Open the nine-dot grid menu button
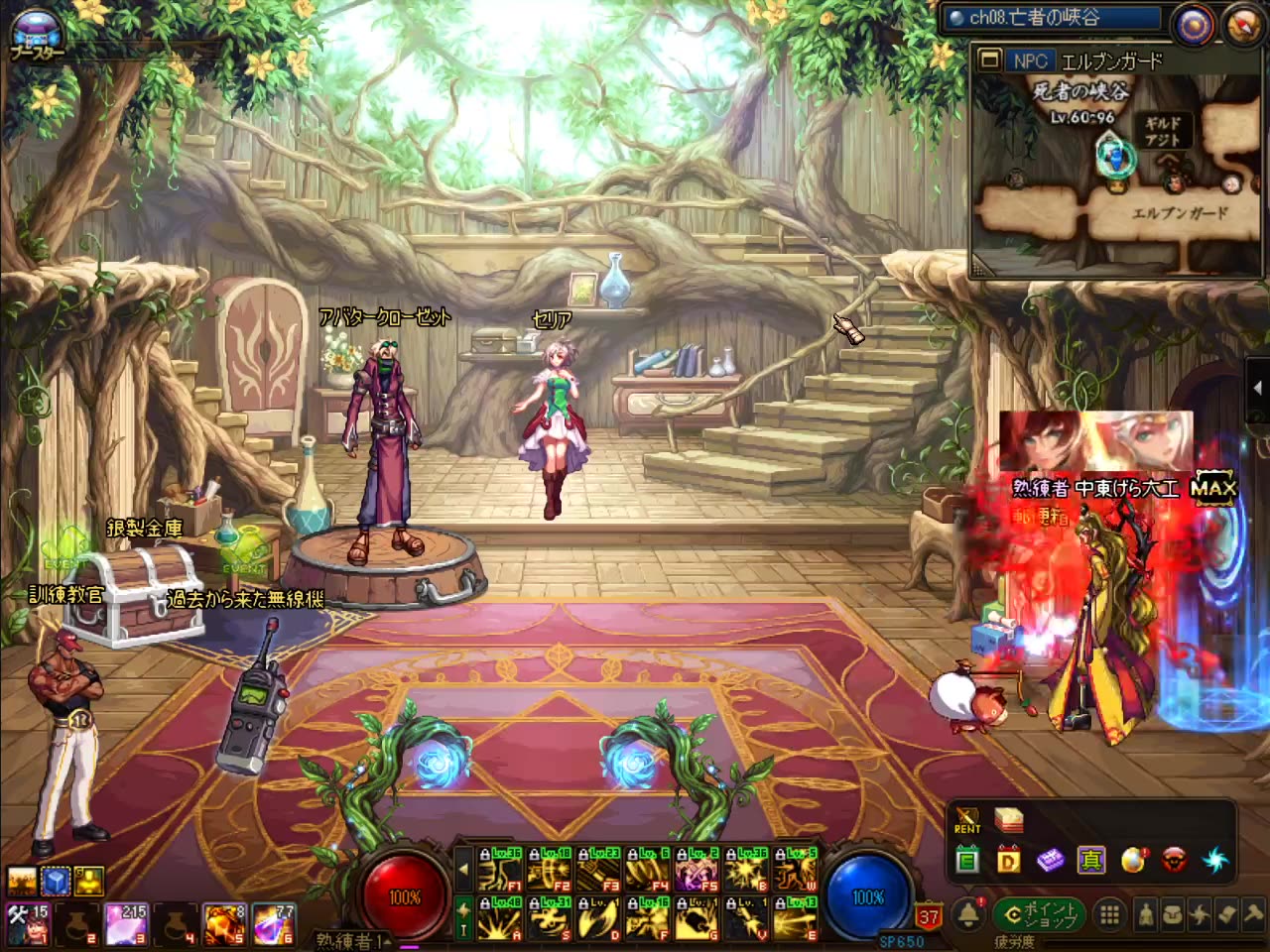This screenshot has height=952, width=1270. tap(1110, 914)
